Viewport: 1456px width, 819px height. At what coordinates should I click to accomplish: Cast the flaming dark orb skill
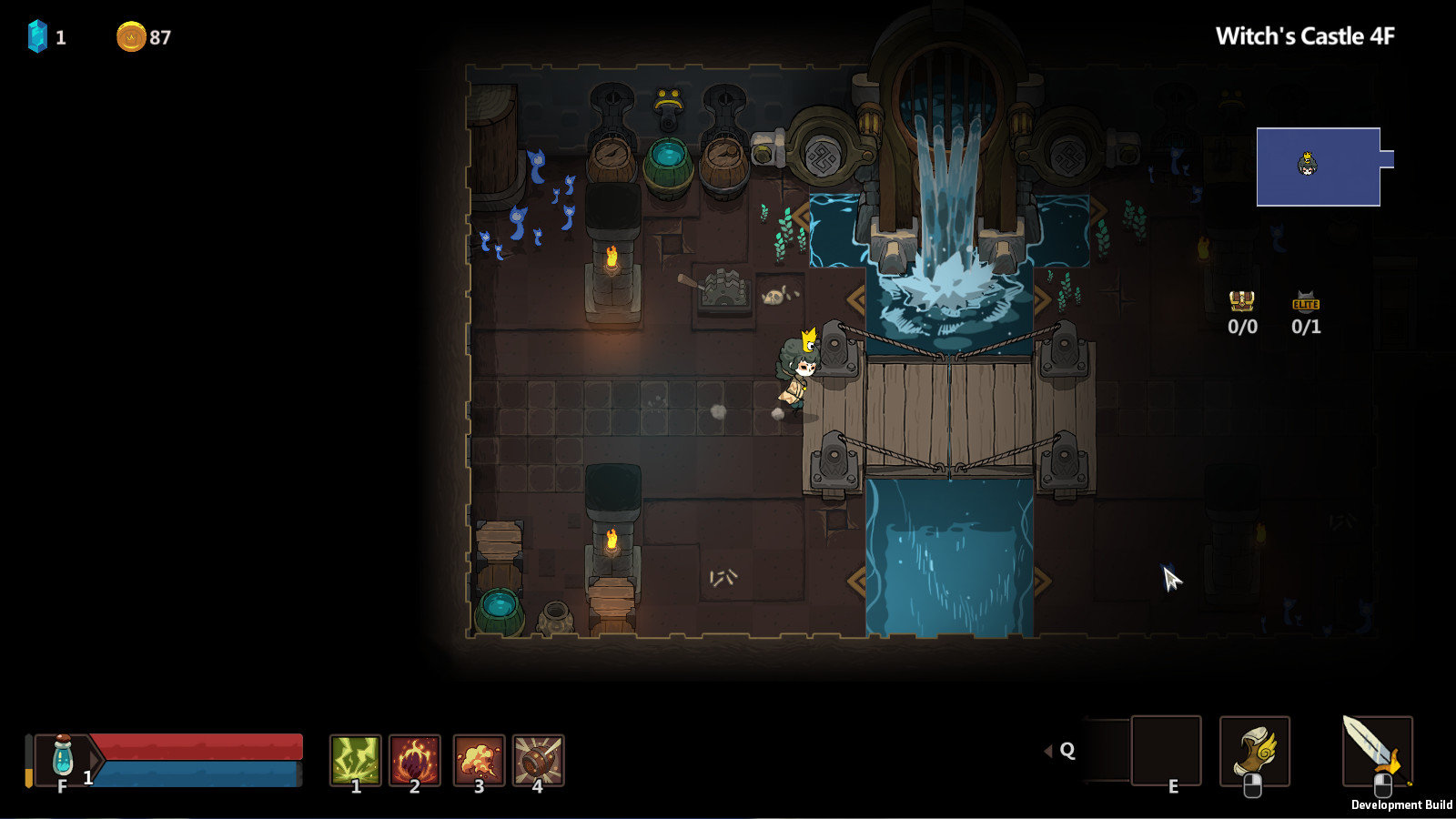pyautogui.click(x=415, y=759)
